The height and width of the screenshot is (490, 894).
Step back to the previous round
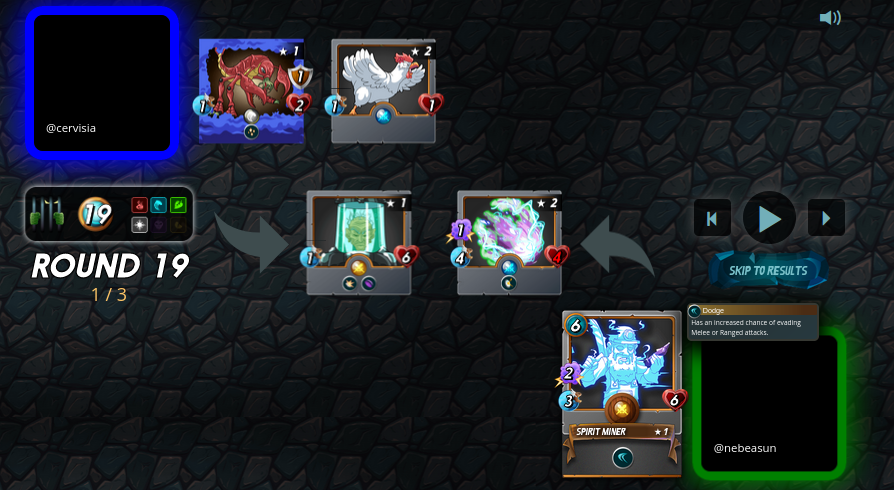point(712,218)
